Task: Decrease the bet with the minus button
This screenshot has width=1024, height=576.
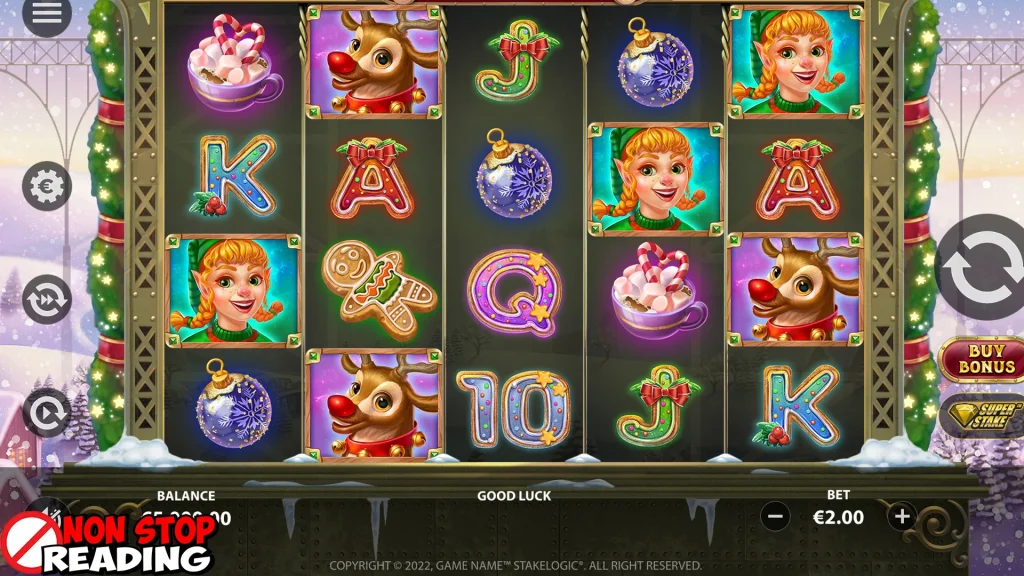Action: 775,517
